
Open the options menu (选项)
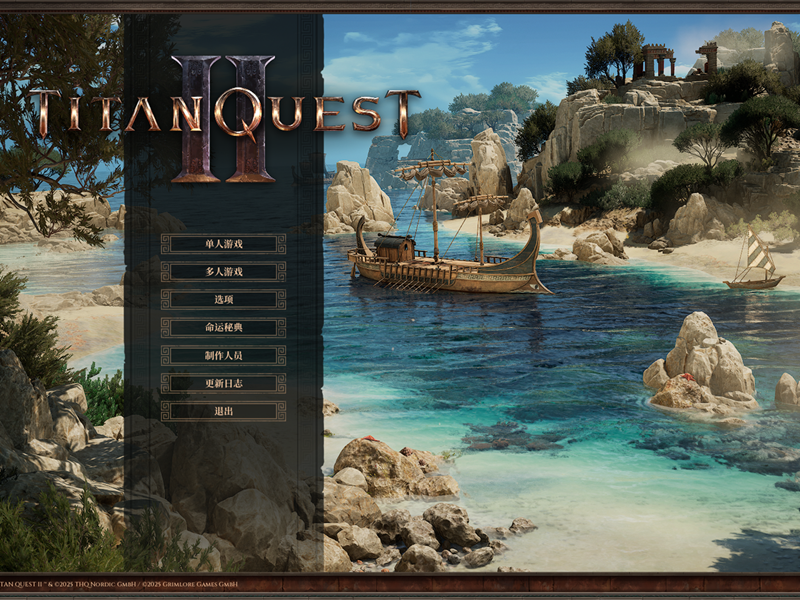coord(223,299)
